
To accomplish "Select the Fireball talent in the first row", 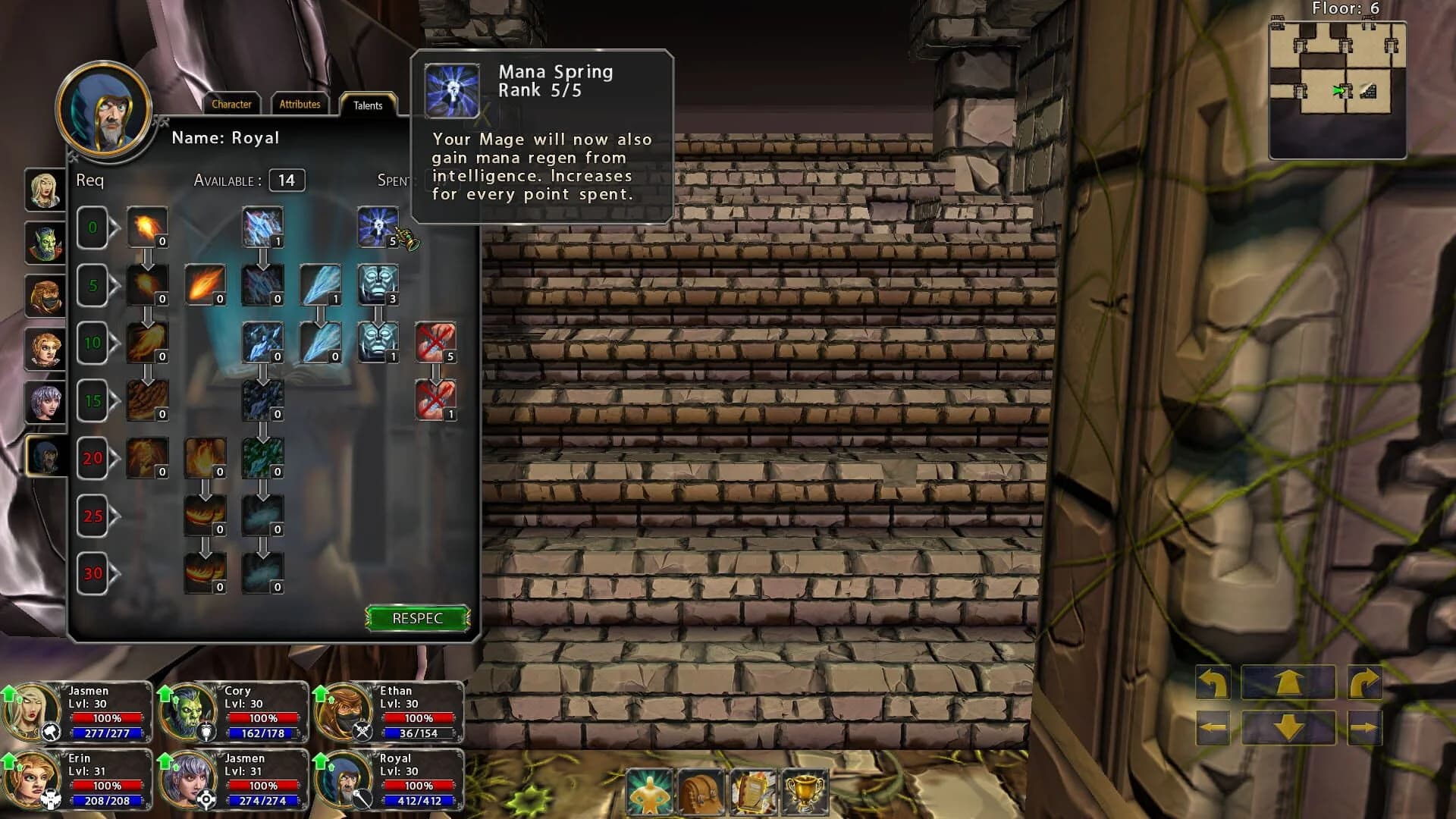I will [x=147, y=226].
